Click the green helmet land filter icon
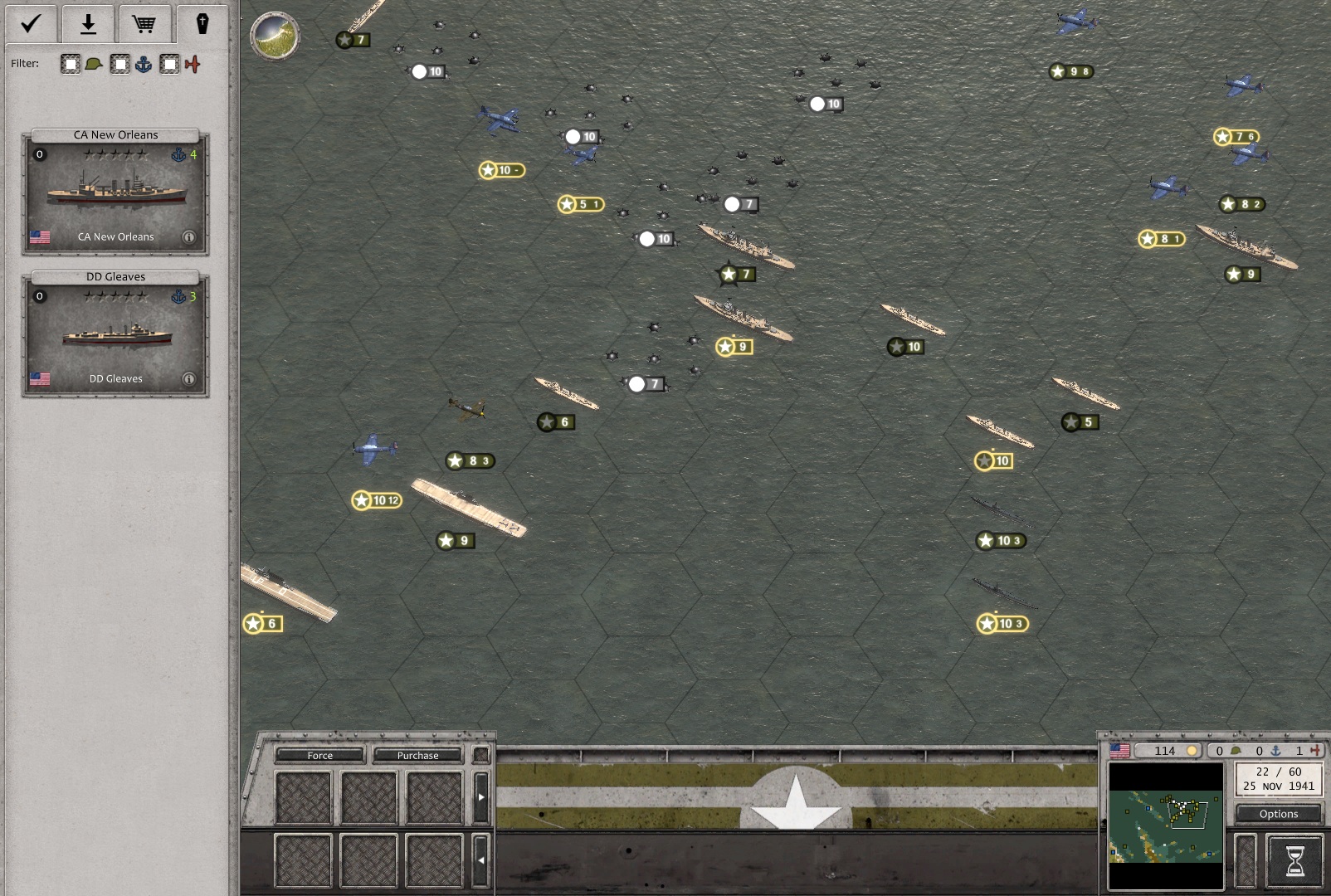This screenshot has height=896, width=1331. (92, 63)
